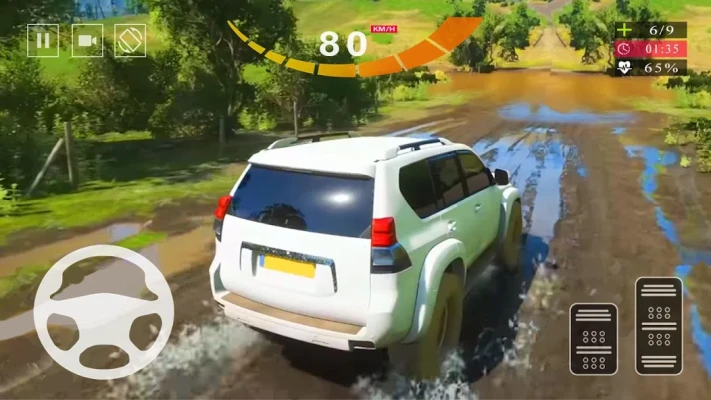Image resolution: width=711 pixels, height=400 pixels.
Task: Pause the game
Action: point(42,40)
